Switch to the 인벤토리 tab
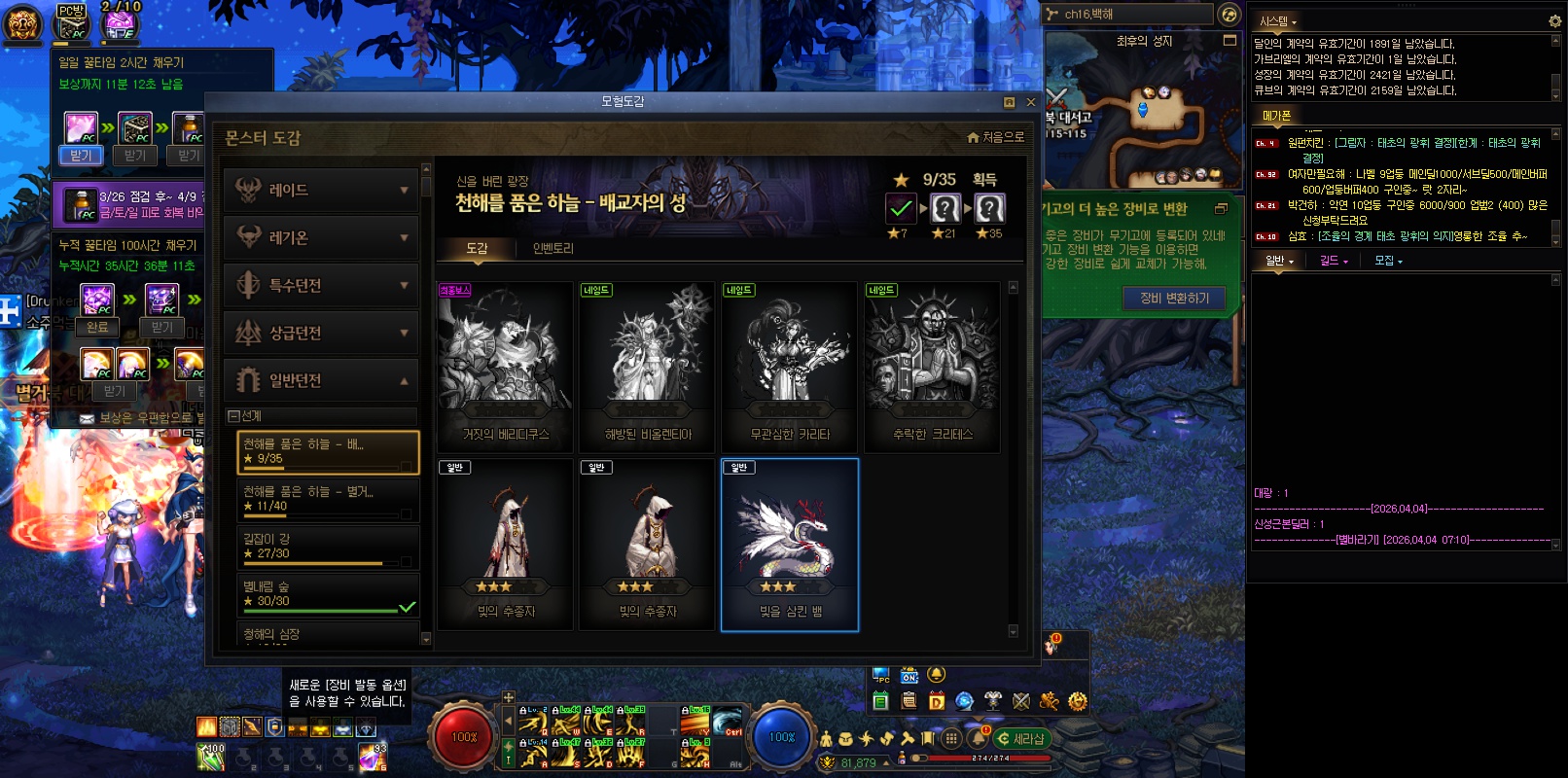The width and height of the screenshot is (1568, 778). click(x=552, y=249)
